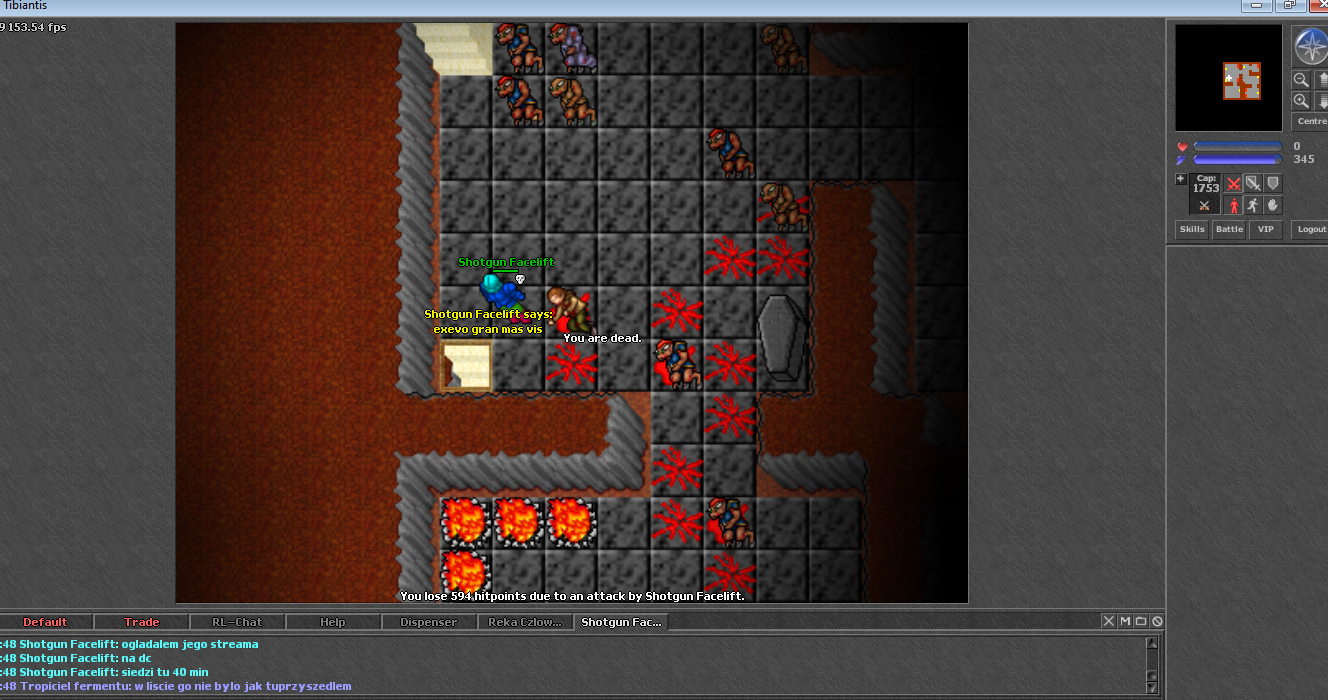
Task: Open the Skills window
Action: (x=1192, y=229)
